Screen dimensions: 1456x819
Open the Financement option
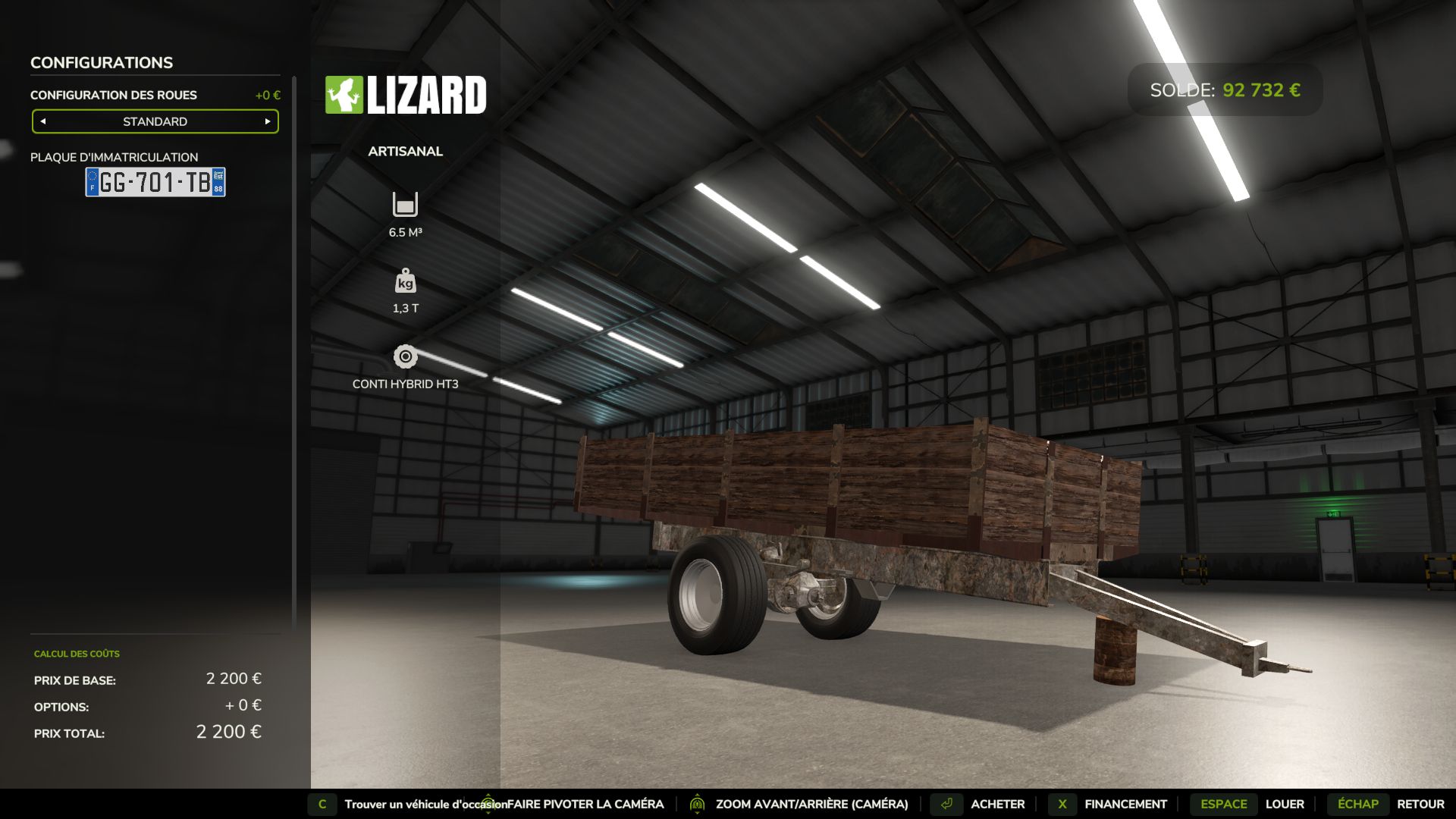click(x=1125, y=804)
